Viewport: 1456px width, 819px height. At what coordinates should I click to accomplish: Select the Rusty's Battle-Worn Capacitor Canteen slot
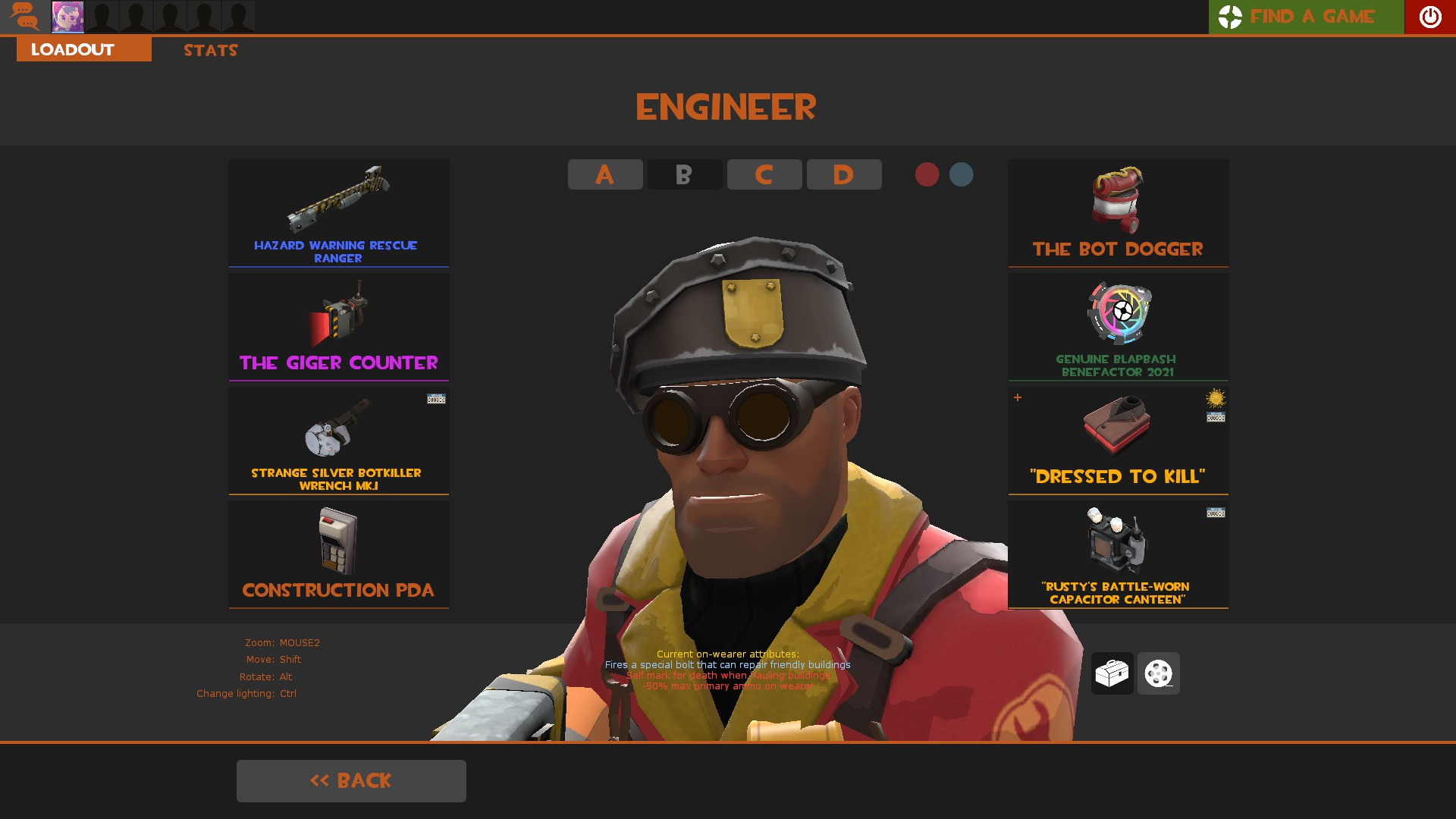[x=1118, y=554]
